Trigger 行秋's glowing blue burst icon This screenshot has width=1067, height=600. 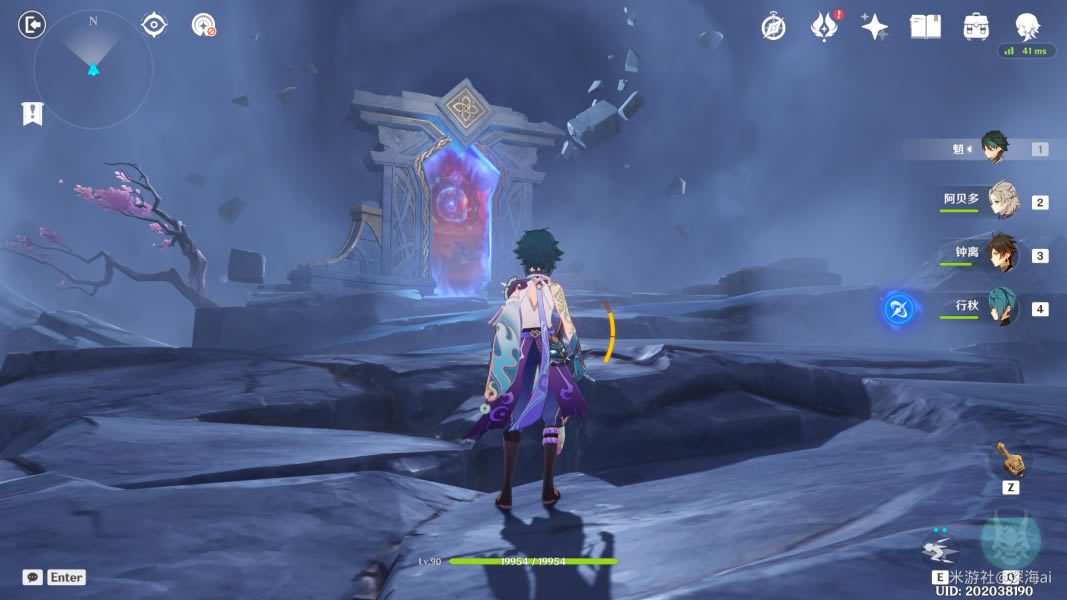pyautogui.click(x=897, y=309)
